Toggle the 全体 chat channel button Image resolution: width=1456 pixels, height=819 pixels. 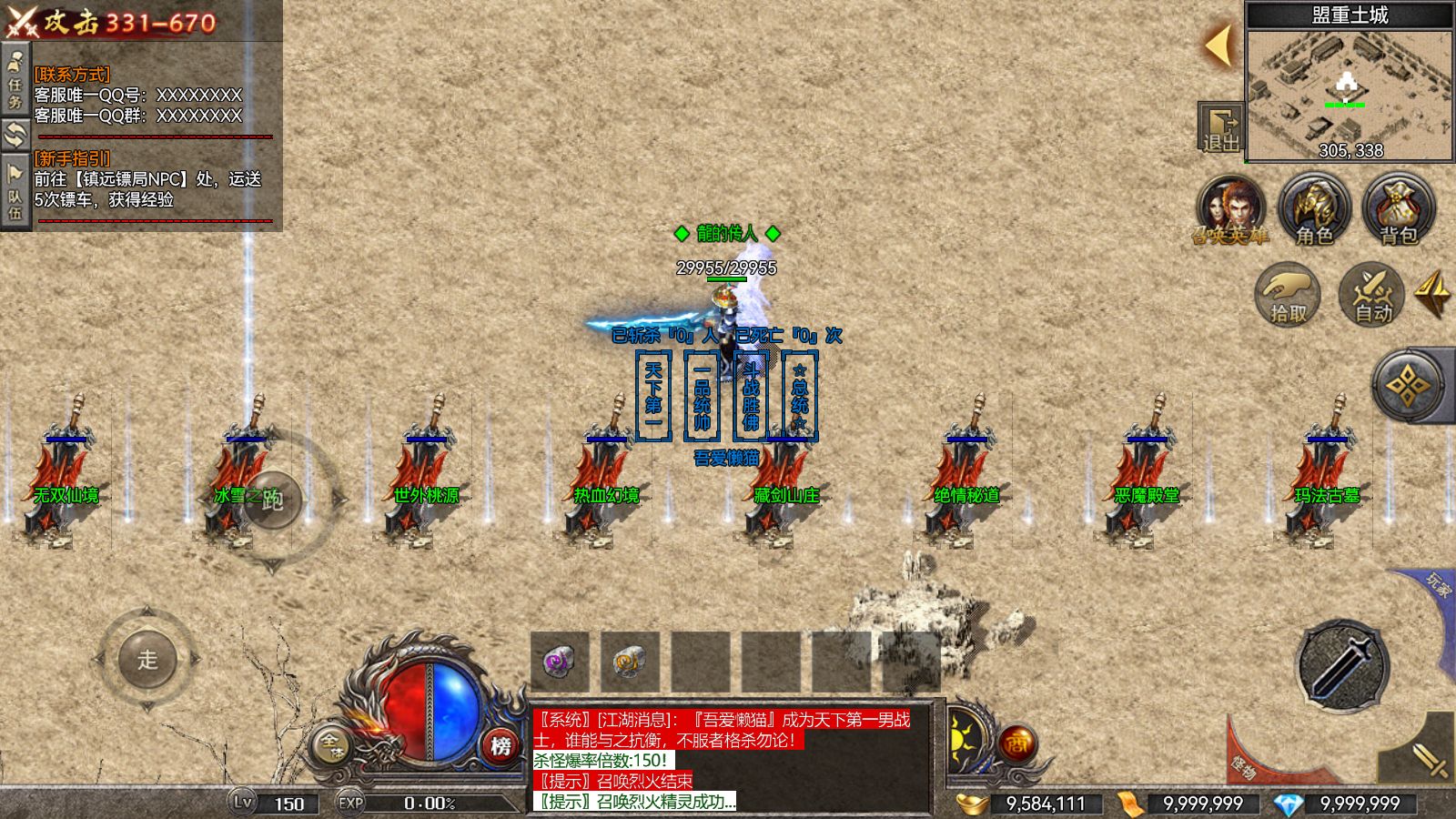point(330,743)
